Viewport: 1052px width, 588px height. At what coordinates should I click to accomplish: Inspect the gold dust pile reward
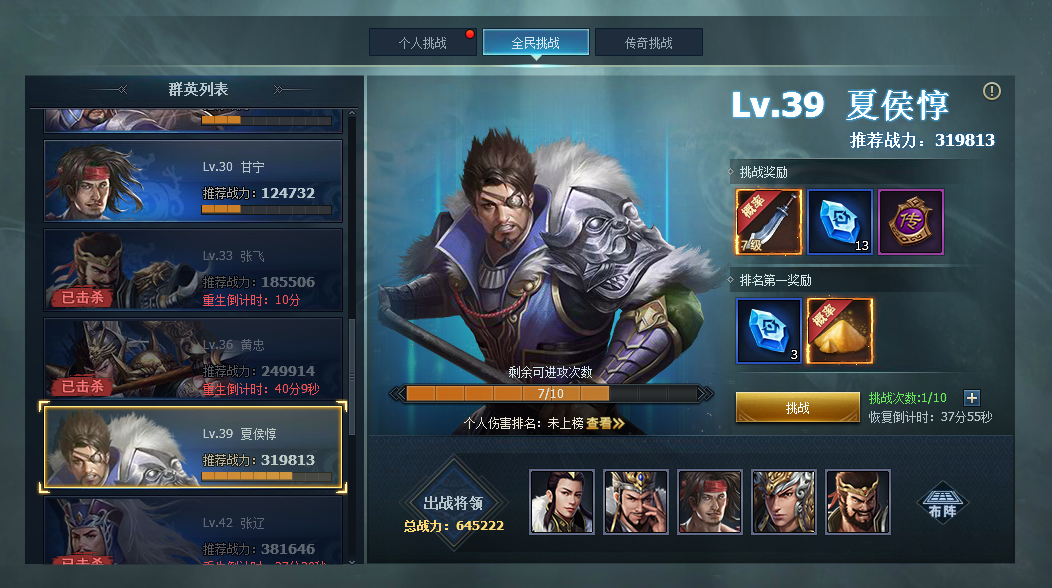point(839,331)
